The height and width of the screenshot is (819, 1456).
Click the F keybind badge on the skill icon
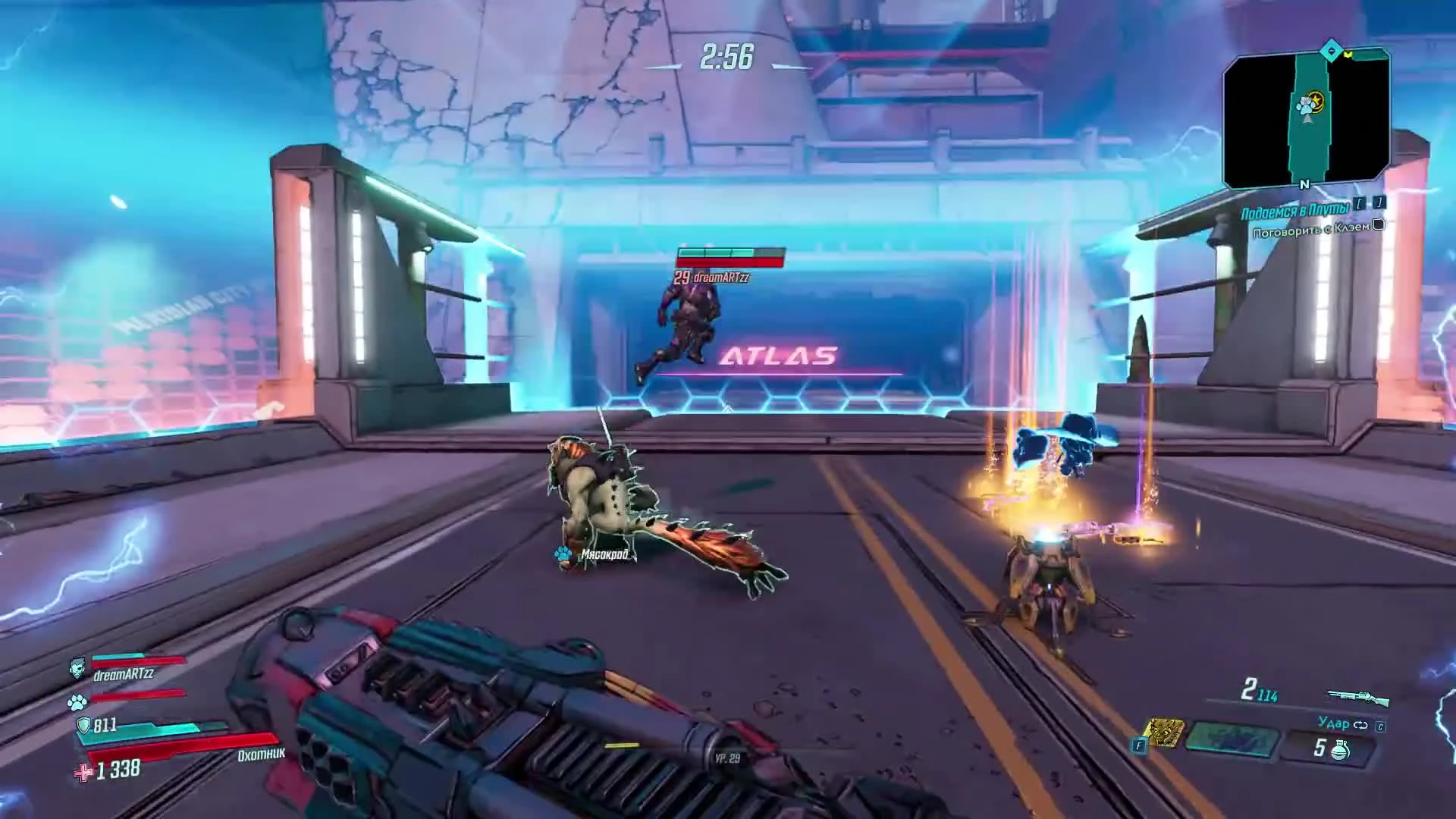[1139, 745]
